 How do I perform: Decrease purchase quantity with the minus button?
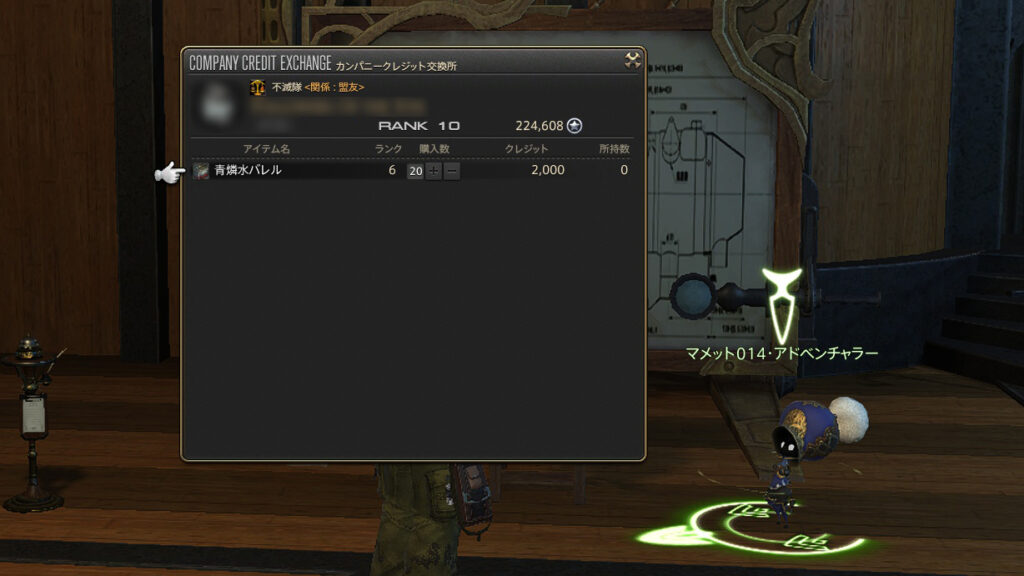point(452,171)
